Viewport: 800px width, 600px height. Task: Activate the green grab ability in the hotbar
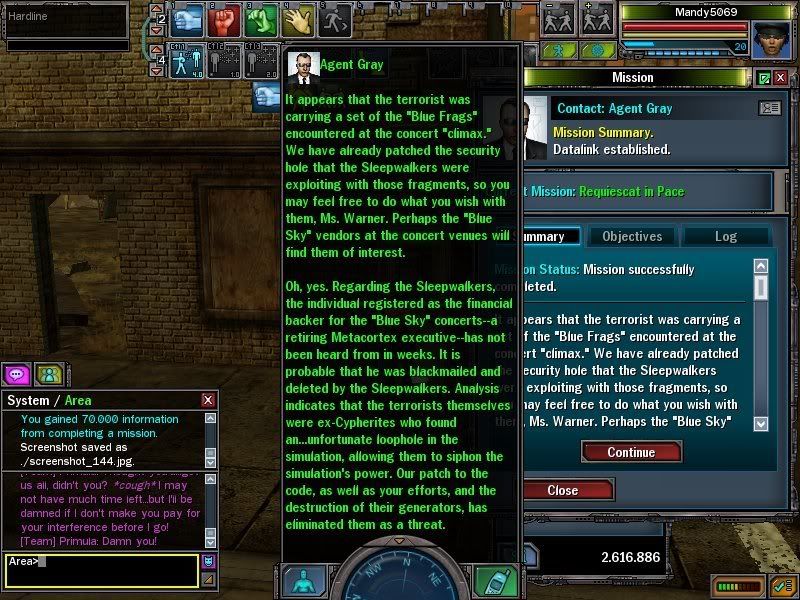261,19
